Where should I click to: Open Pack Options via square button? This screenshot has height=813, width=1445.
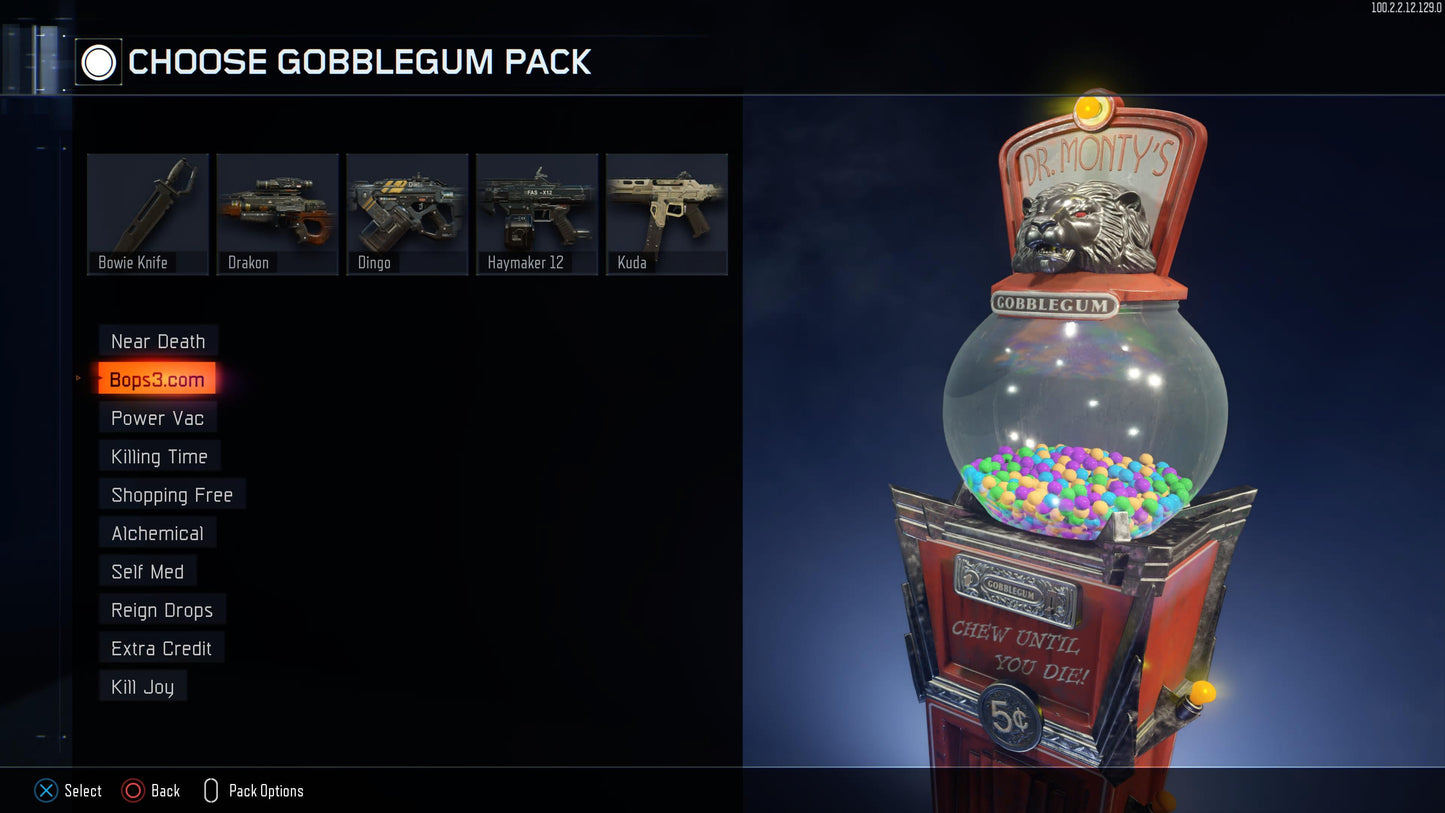click(x=210, y=790)
